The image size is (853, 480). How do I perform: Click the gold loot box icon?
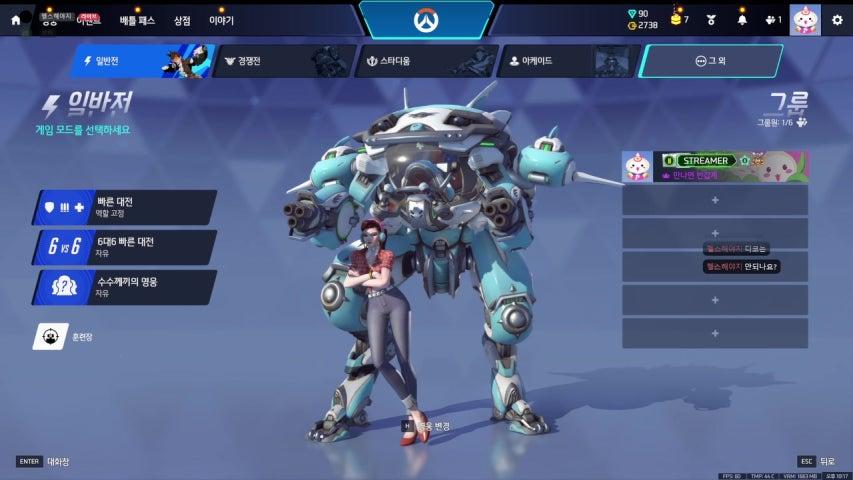678,19
